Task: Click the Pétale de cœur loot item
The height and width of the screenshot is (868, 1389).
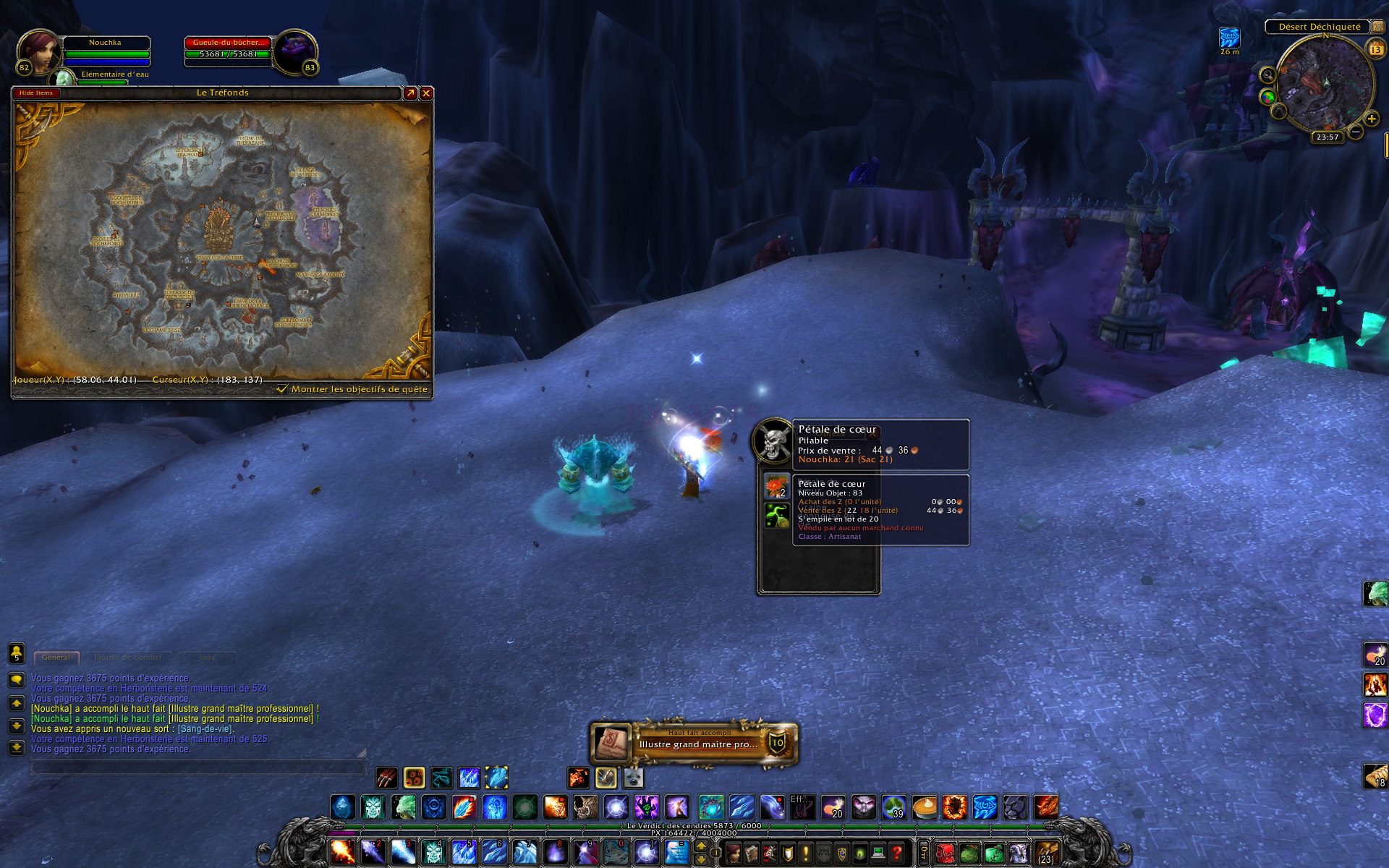Action: (x=776, y=485)
